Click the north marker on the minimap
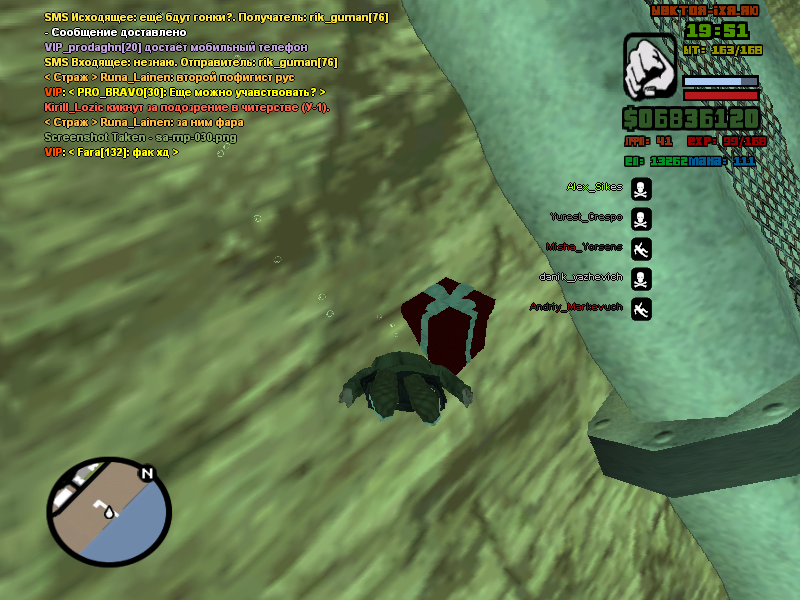 click(147, 473)
